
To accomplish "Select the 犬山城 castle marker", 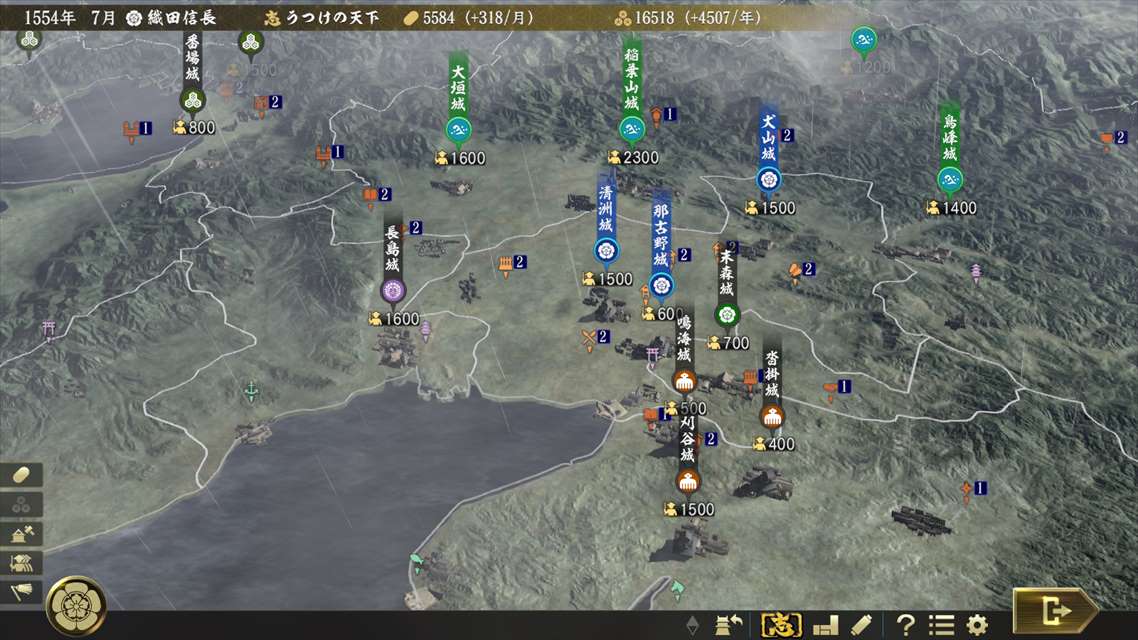I will point(768,179).
